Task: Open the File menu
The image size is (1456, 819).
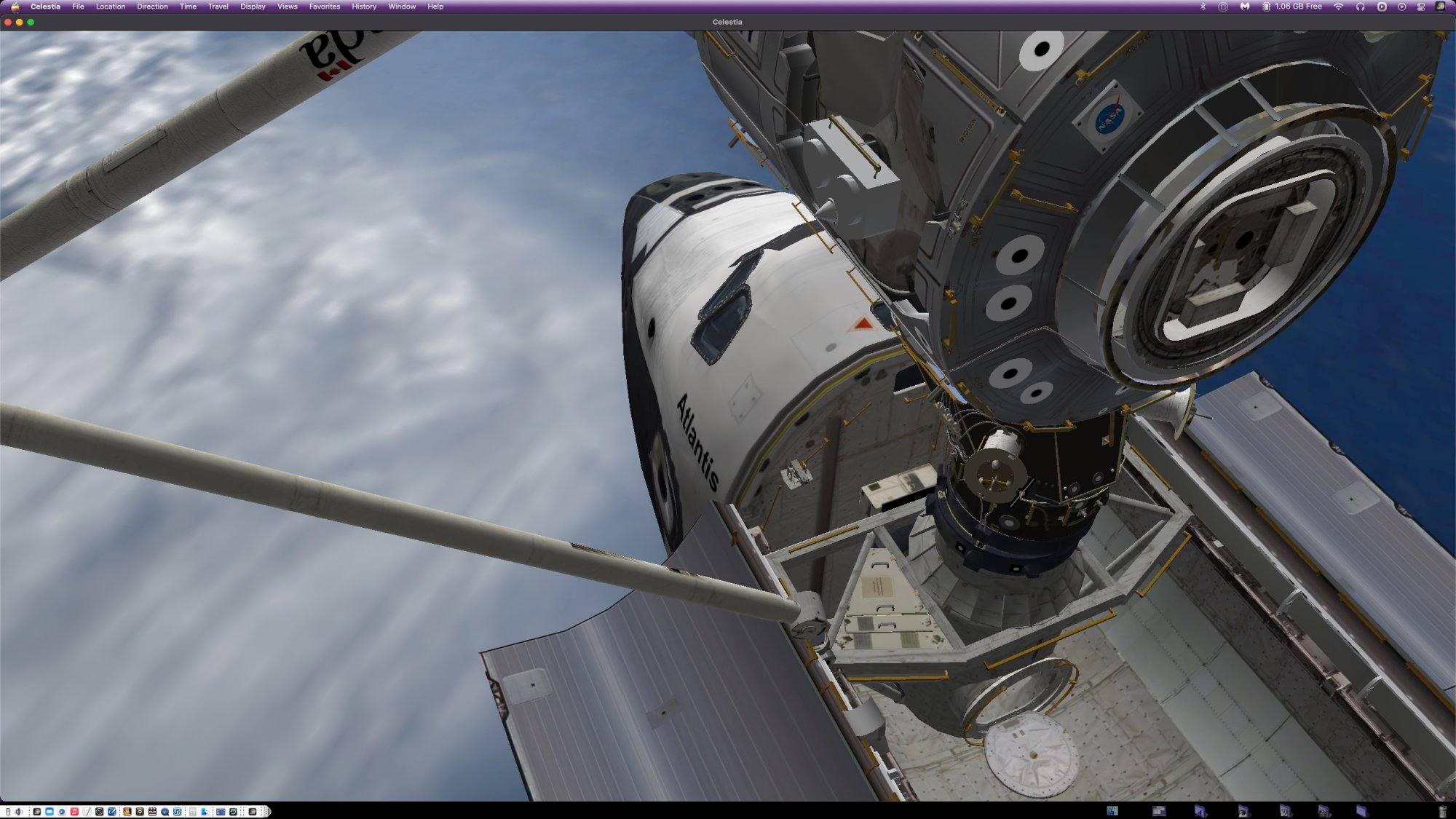Action: point(78,7)
